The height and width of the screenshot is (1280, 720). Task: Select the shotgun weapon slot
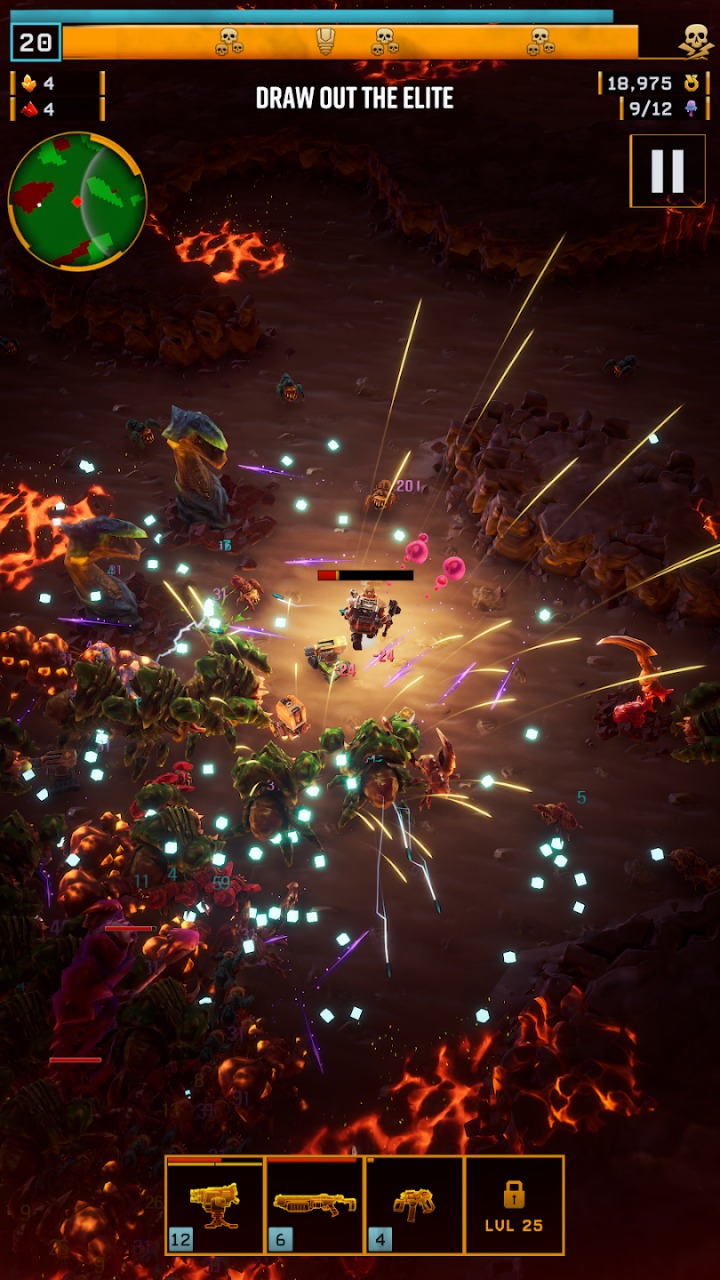tap(314, 1204)
